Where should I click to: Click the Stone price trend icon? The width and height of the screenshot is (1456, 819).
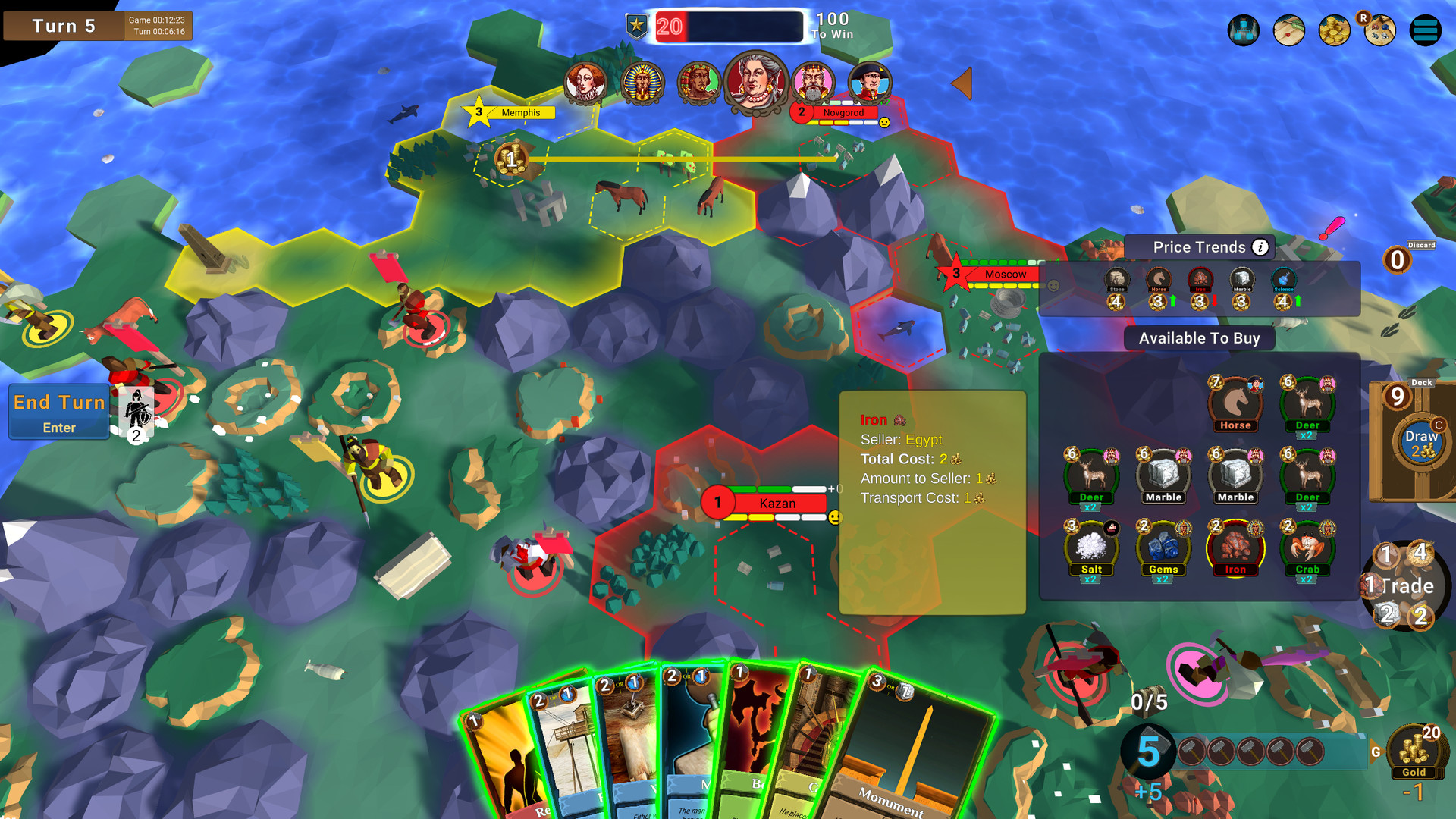(x=1116, y=280)
